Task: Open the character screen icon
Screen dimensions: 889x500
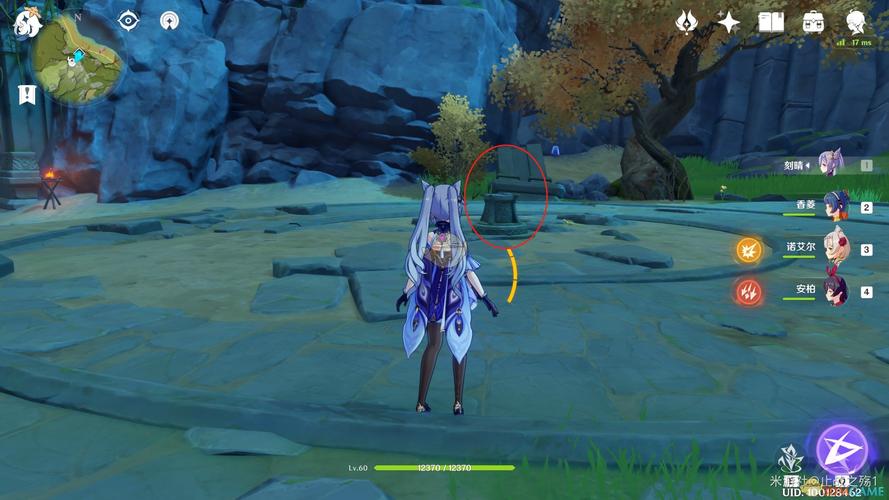Action: coord(856,22)
